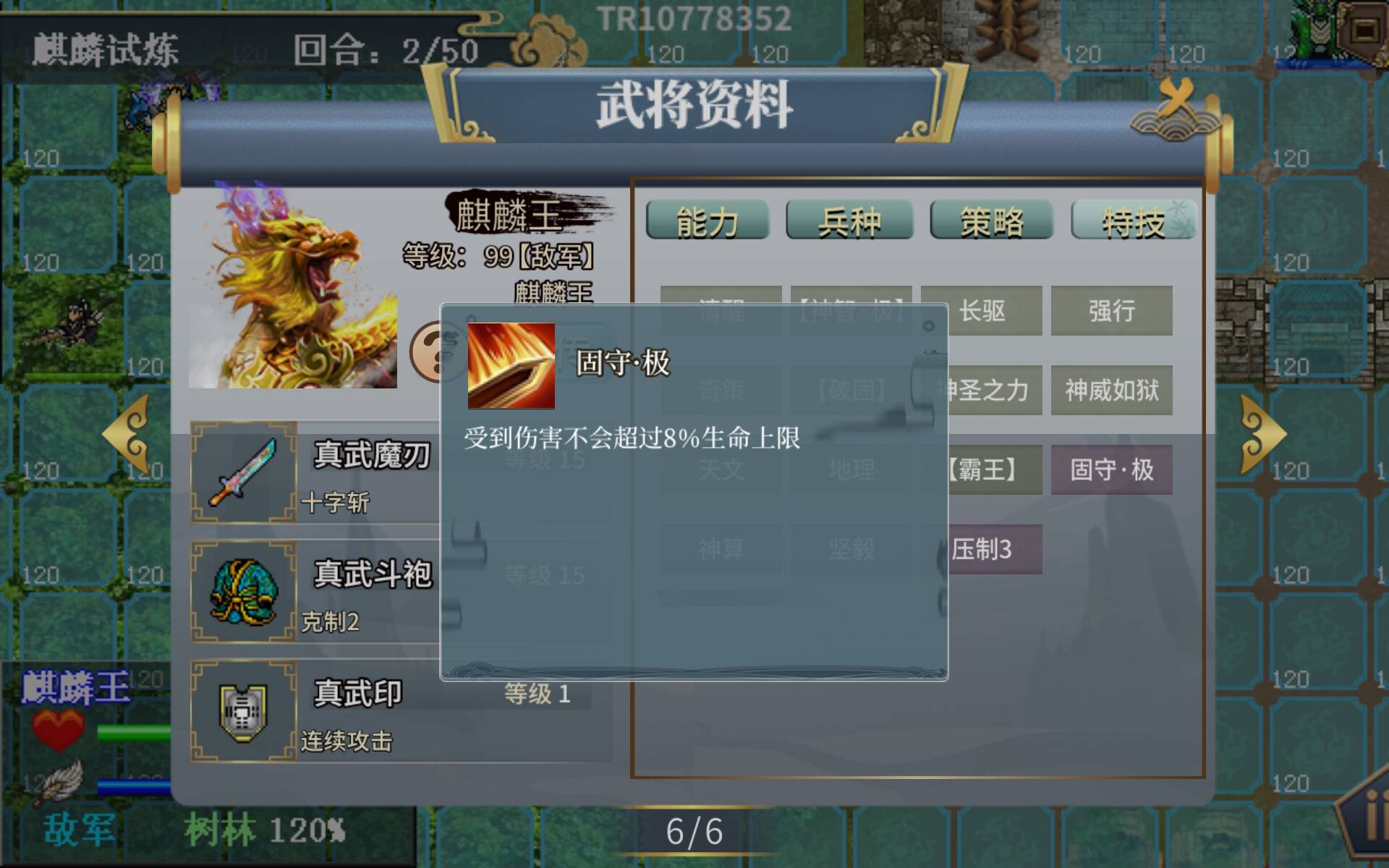Select the 长驱 skill slot

pyautogui.click(x=984, y=311)
